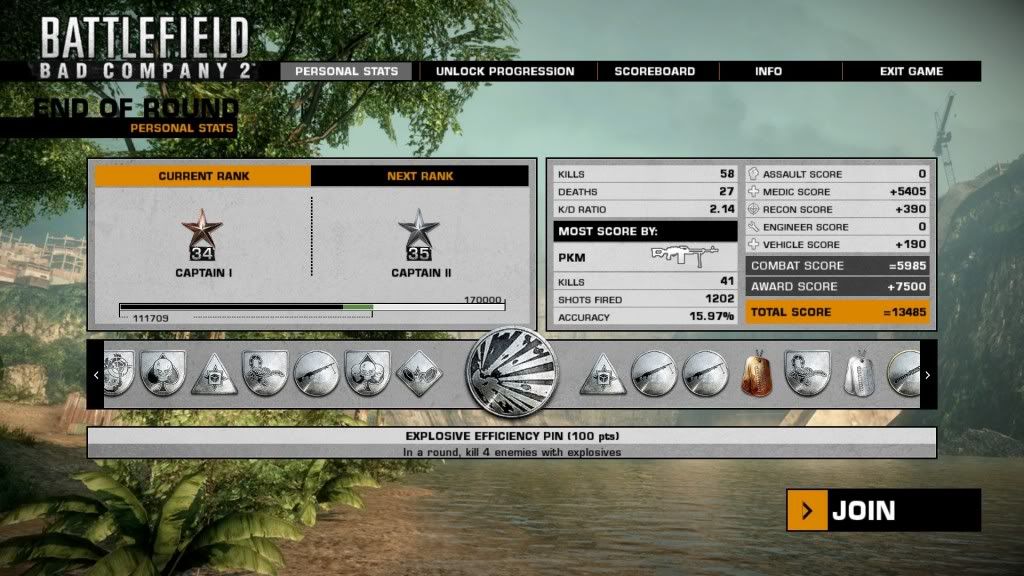Viewport: 1024px width, 576px height.
Task: Switch to the Personal Stats tab
Action: [x=346, y=71]
